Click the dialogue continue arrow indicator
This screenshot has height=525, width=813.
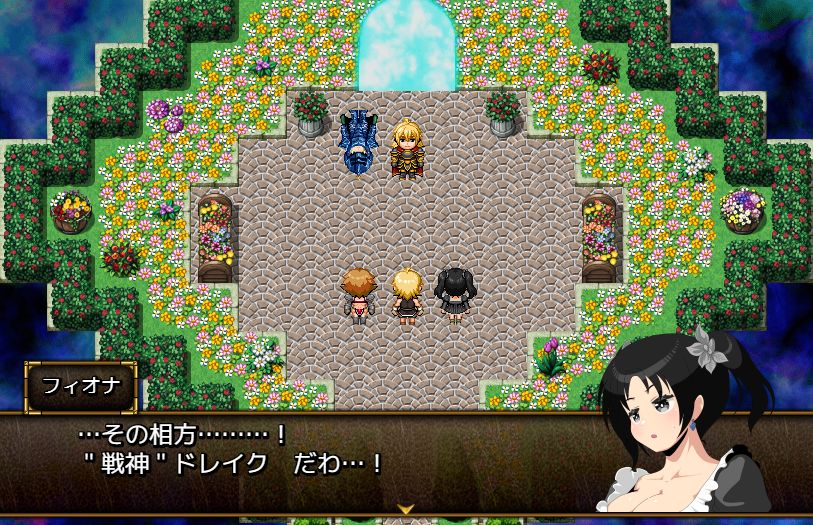pyautogui.click(x=406, y=509)
